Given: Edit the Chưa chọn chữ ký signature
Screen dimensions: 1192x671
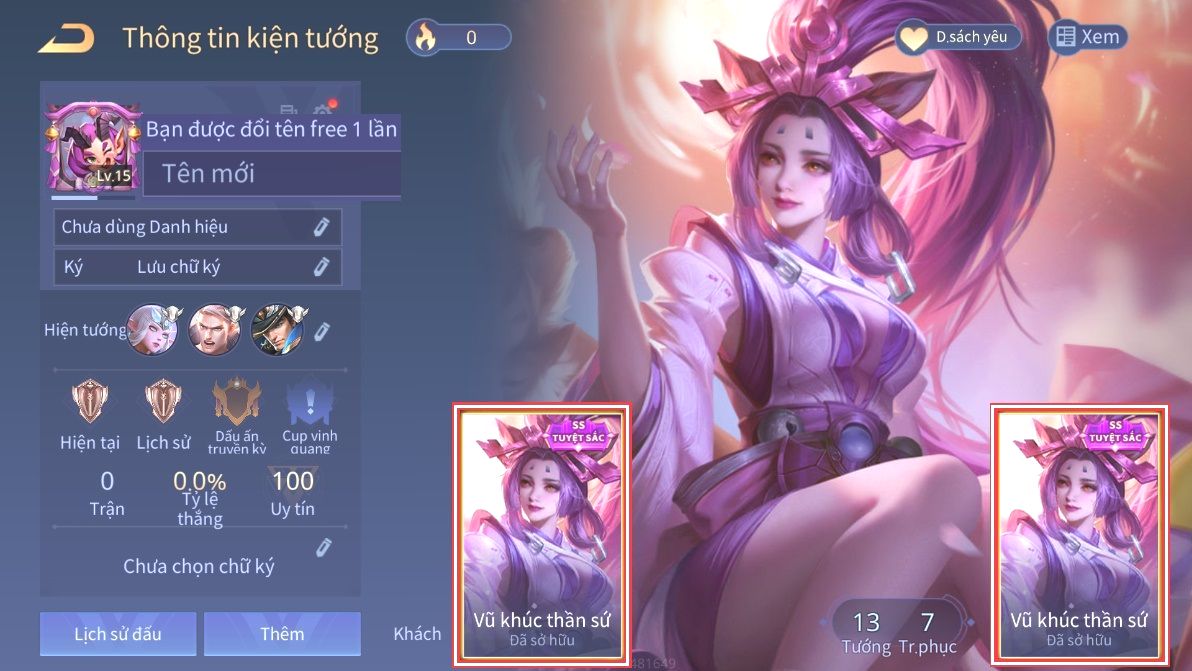Looking at the screenshot, I should click(323, 547).
